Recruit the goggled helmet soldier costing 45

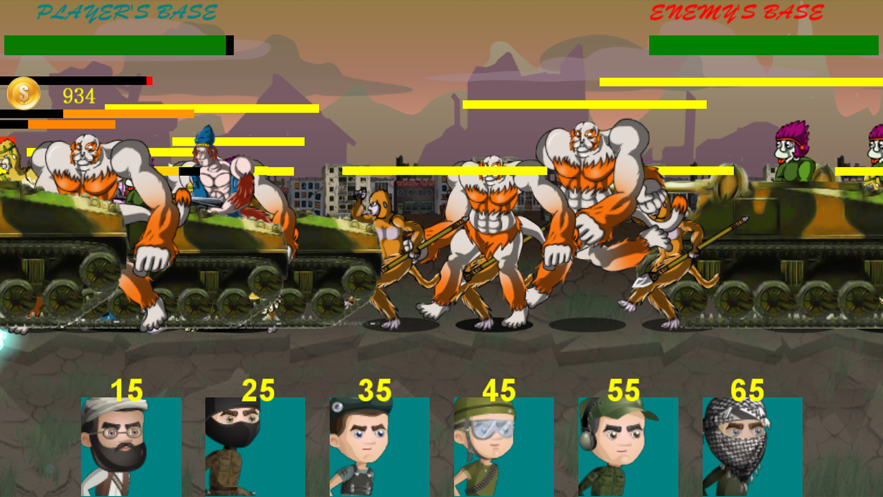(503, 446)
